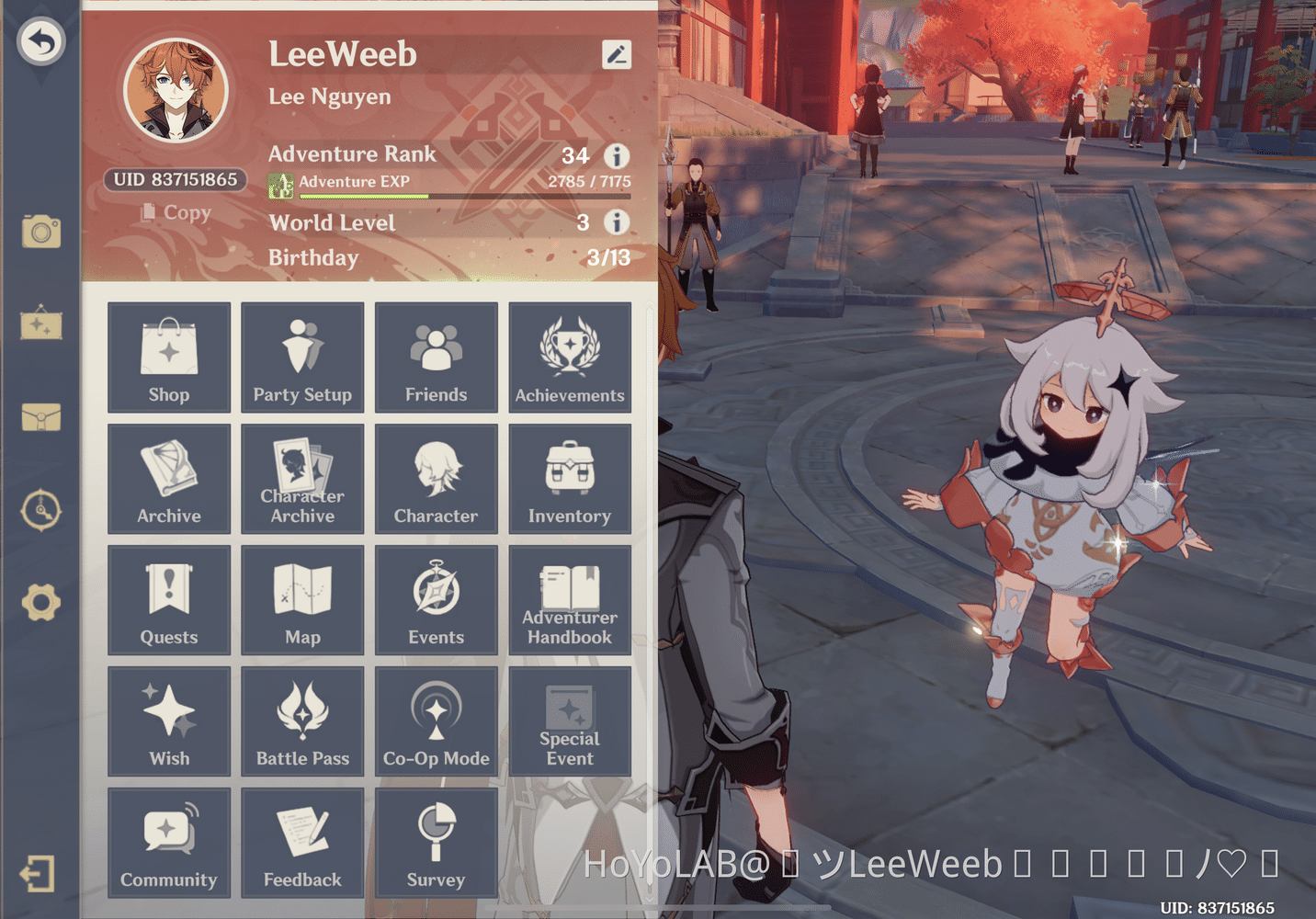The image size is (1316, 919).
Task: Open the in-game Shop
Action: [x=169, y=357]
